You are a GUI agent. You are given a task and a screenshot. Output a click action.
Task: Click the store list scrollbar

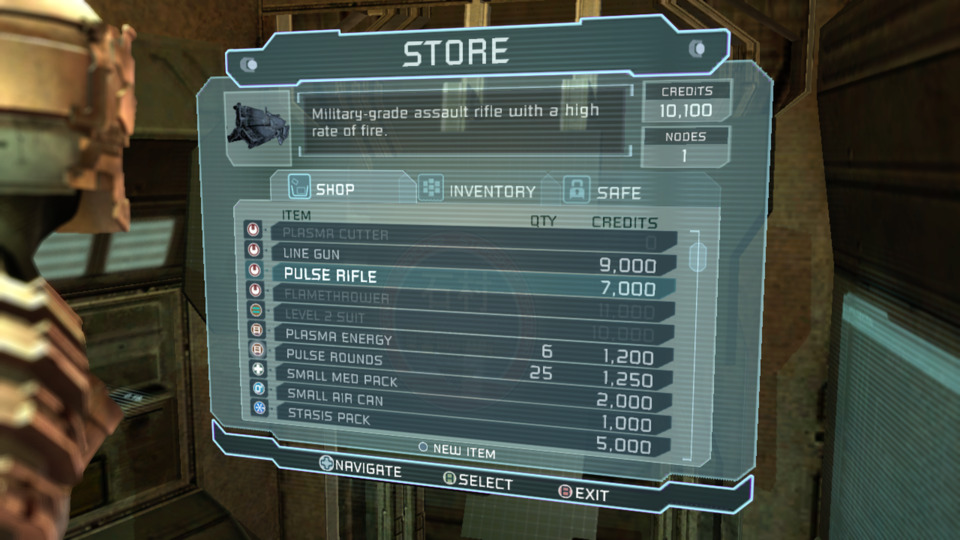pos(697,255)
